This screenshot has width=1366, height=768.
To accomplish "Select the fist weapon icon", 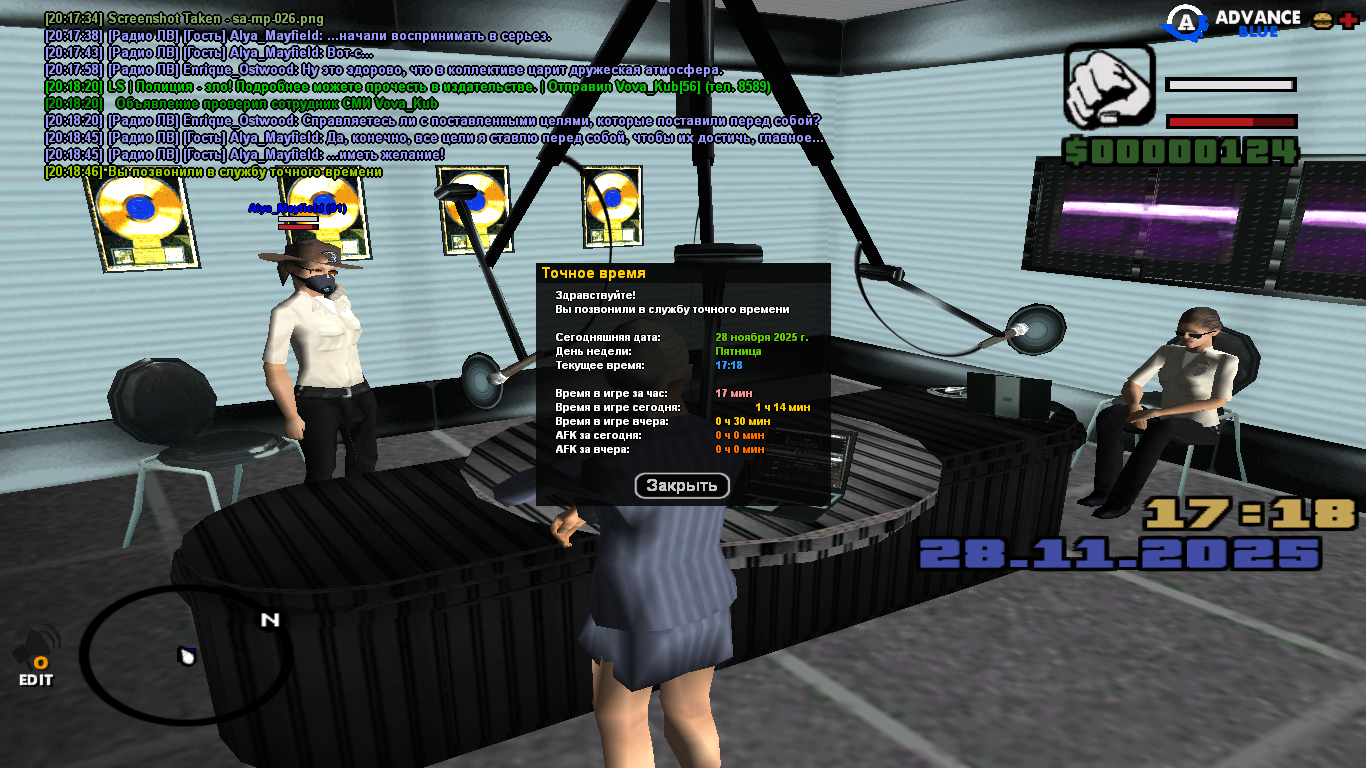I will 1107,88.
